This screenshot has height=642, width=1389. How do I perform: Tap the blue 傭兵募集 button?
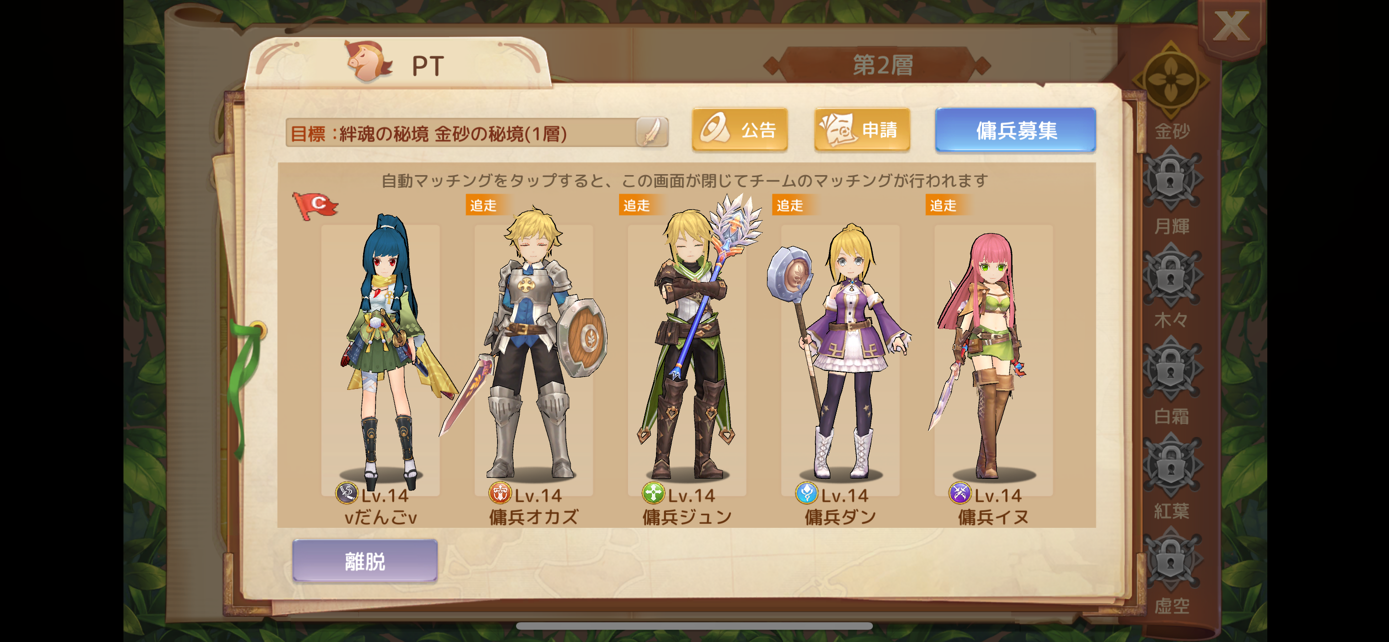[1015, 130]
